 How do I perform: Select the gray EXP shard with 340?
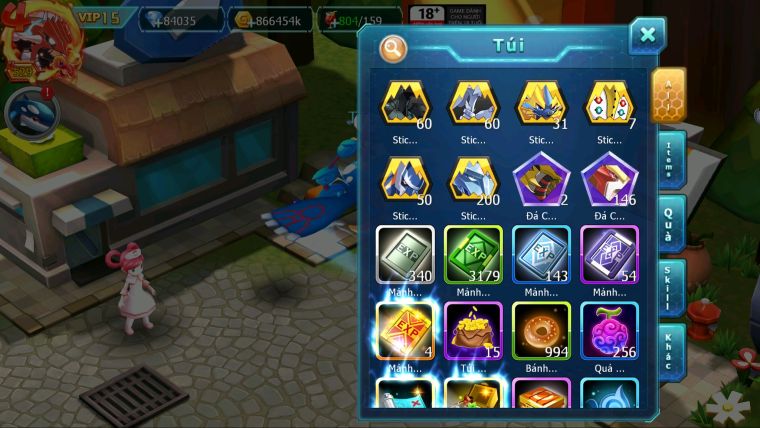coord(405,255)
